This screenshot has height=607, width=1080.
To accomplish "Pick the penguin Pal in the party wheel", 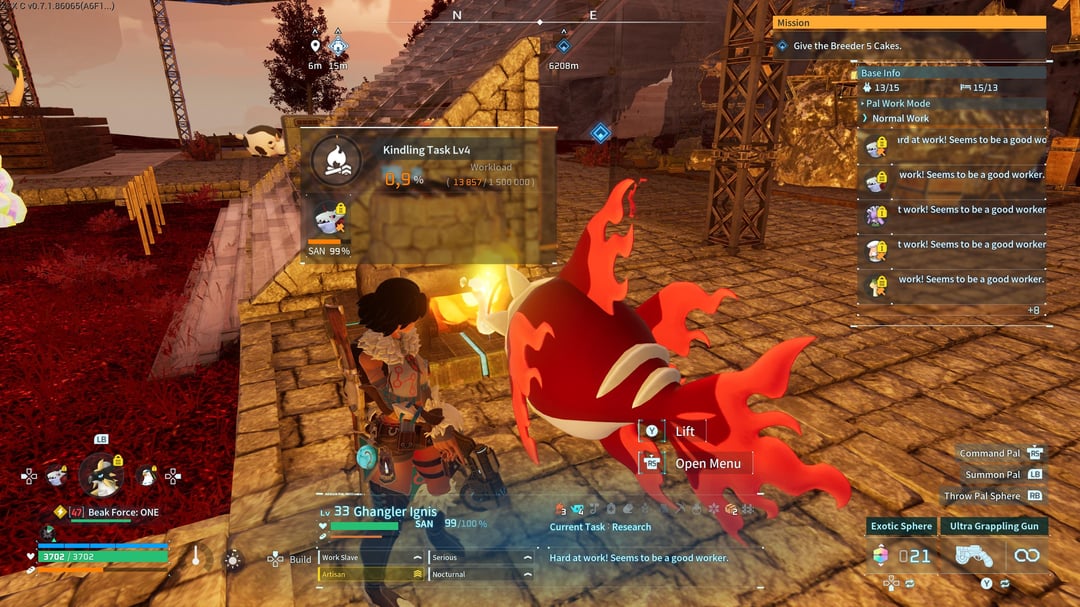I will (x=148, y=476).
